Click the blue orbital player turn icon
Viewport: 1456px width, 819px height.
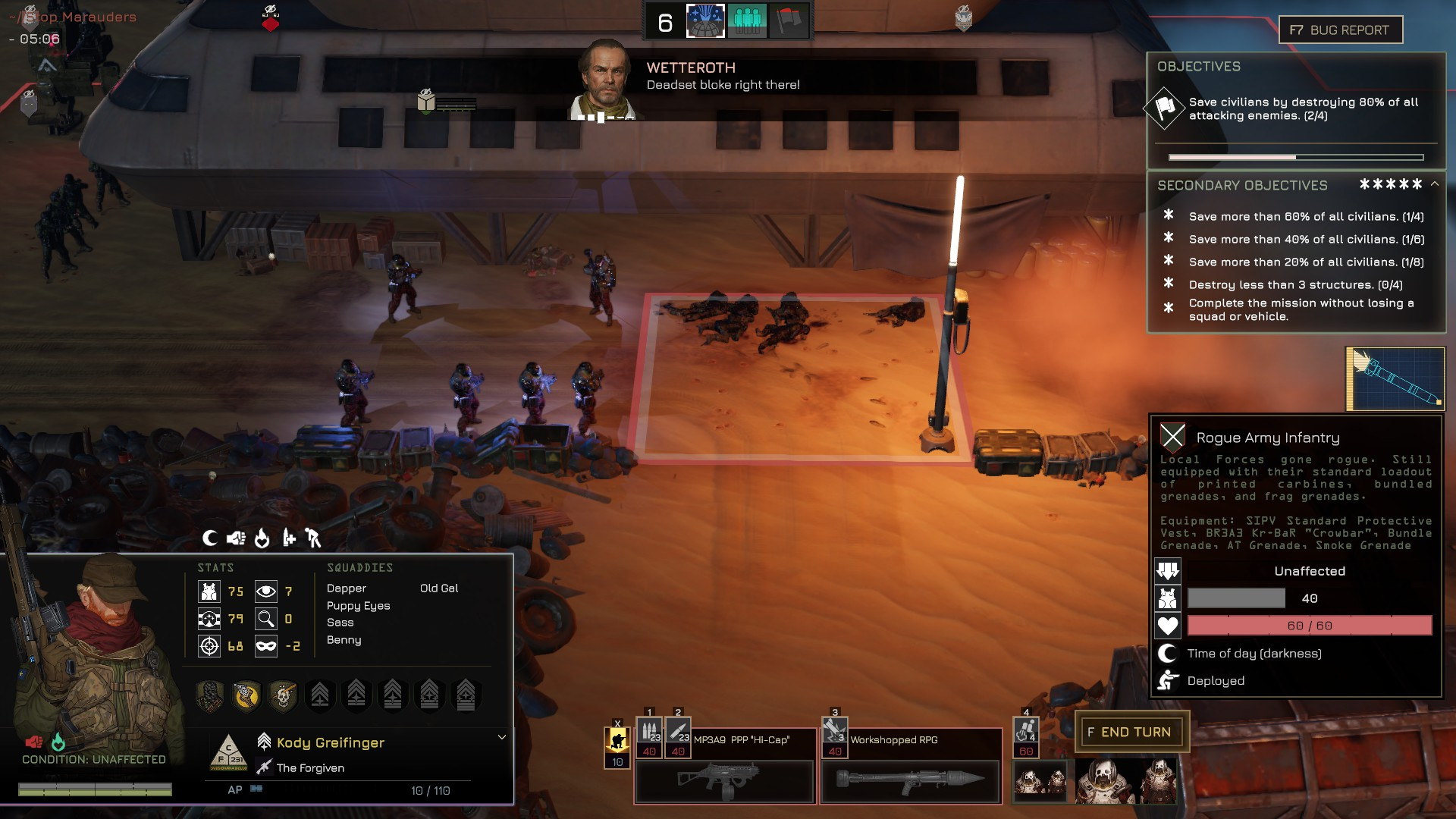pos(705,21)
